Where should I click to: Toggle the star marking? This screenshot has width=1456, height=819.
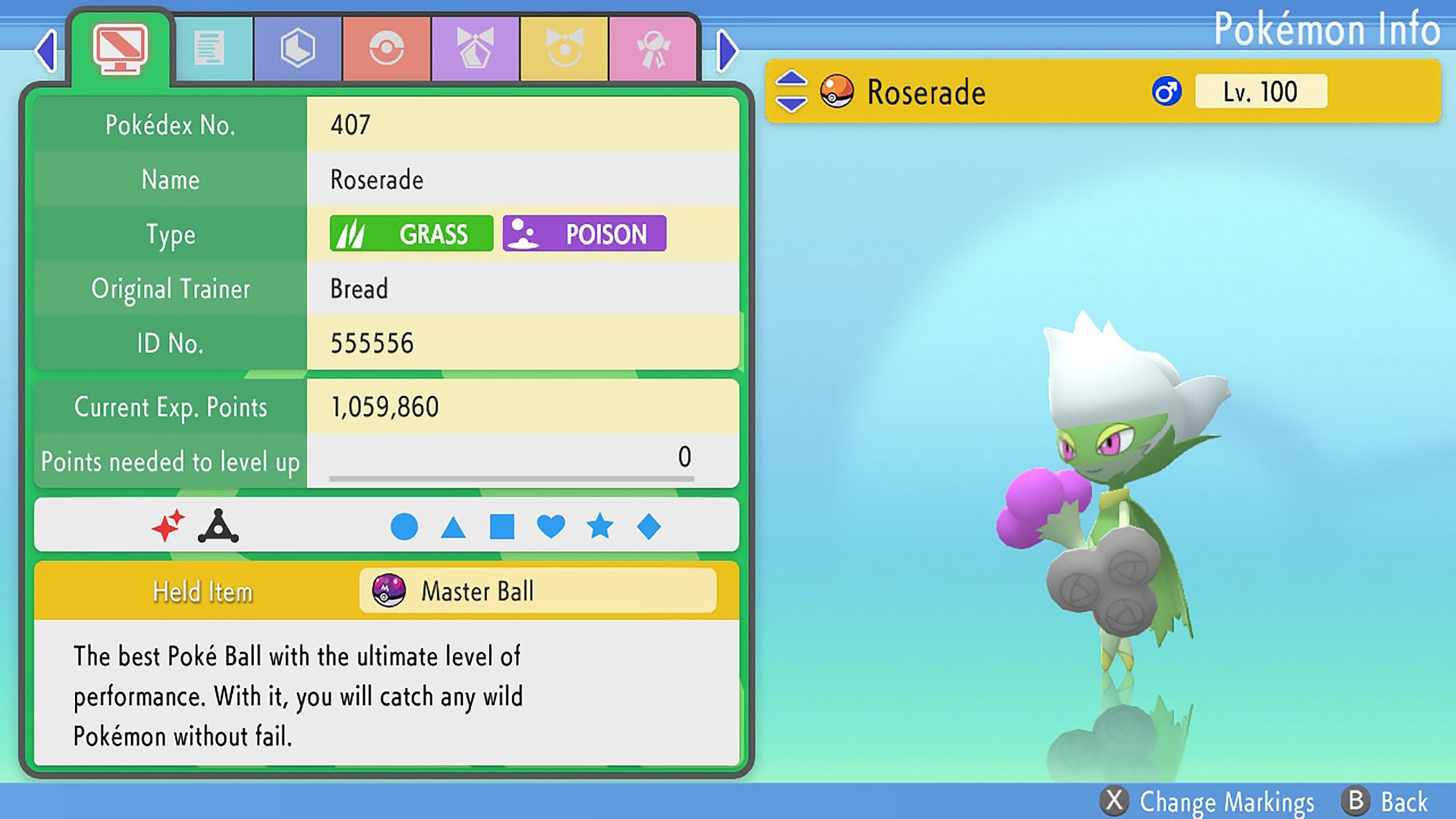tap(600, 524)
